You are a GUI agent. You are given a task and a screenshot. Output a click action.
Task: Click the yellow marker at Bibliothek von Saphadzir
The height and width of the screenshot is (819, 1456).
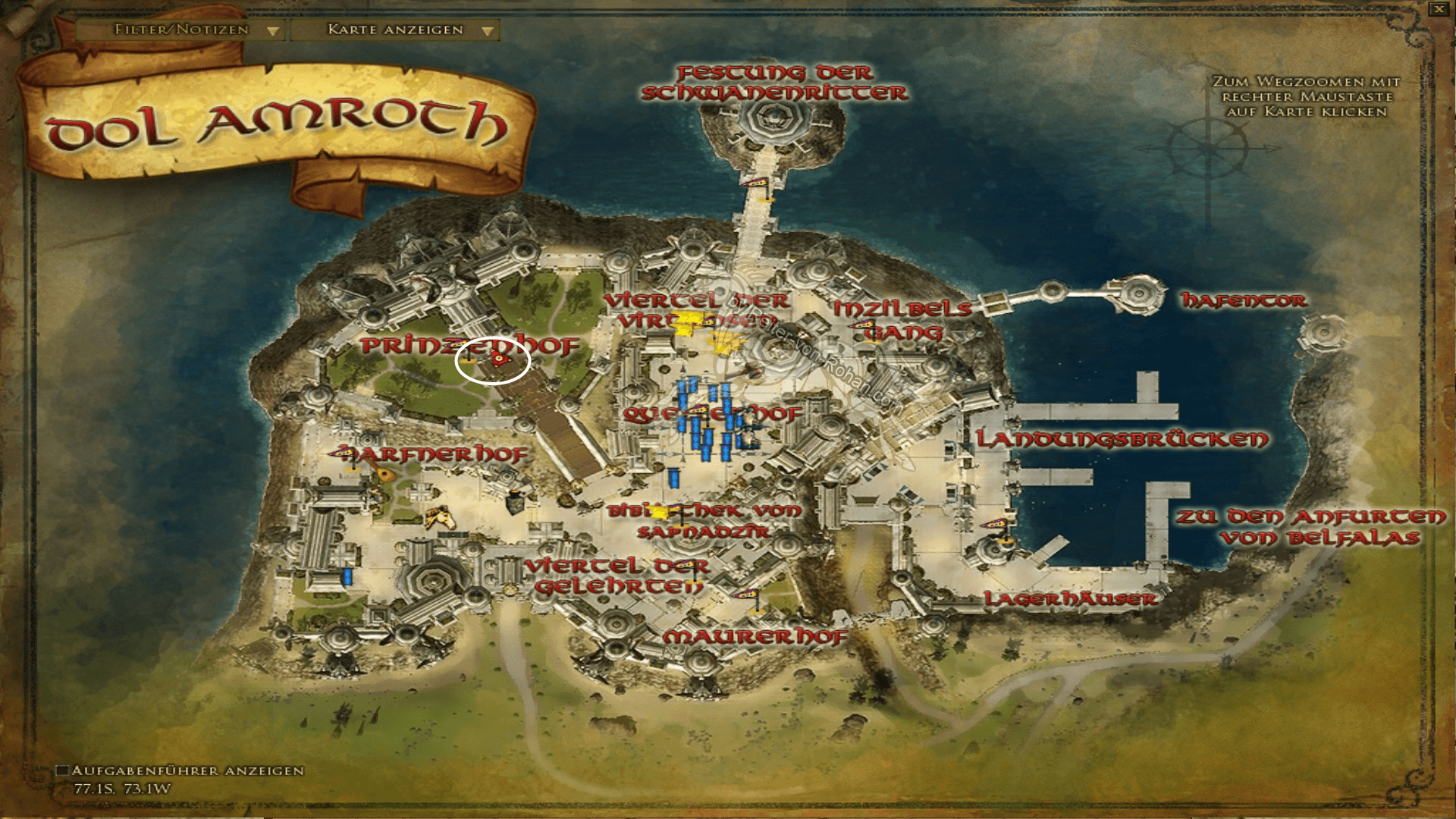click(659, 511)
